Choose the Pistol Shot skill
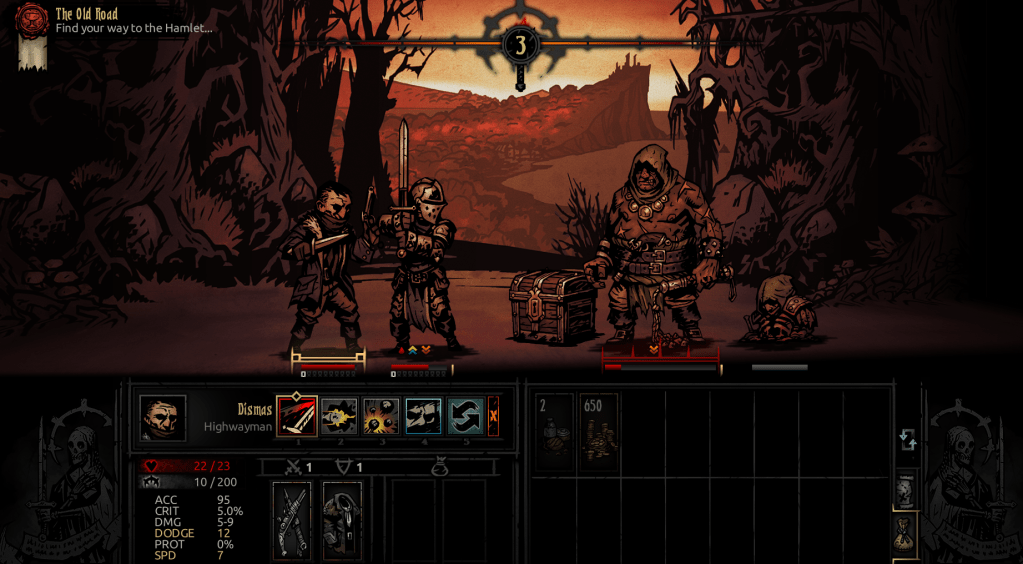The width and height of the screenshot is (1023, 564). (339, 416)
